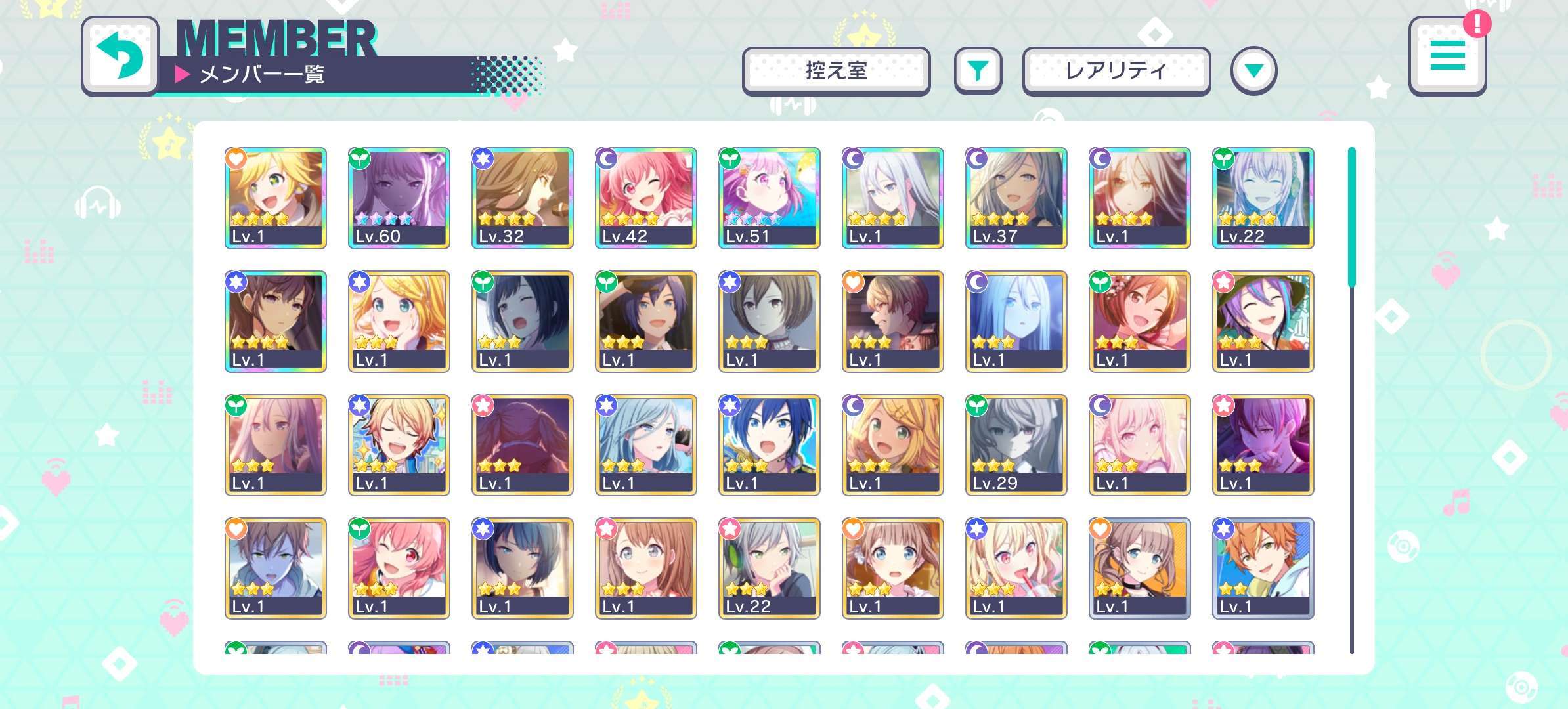
Task: Pick the Lv.22 three-star headphones card
Action: [x=770, y=568]
